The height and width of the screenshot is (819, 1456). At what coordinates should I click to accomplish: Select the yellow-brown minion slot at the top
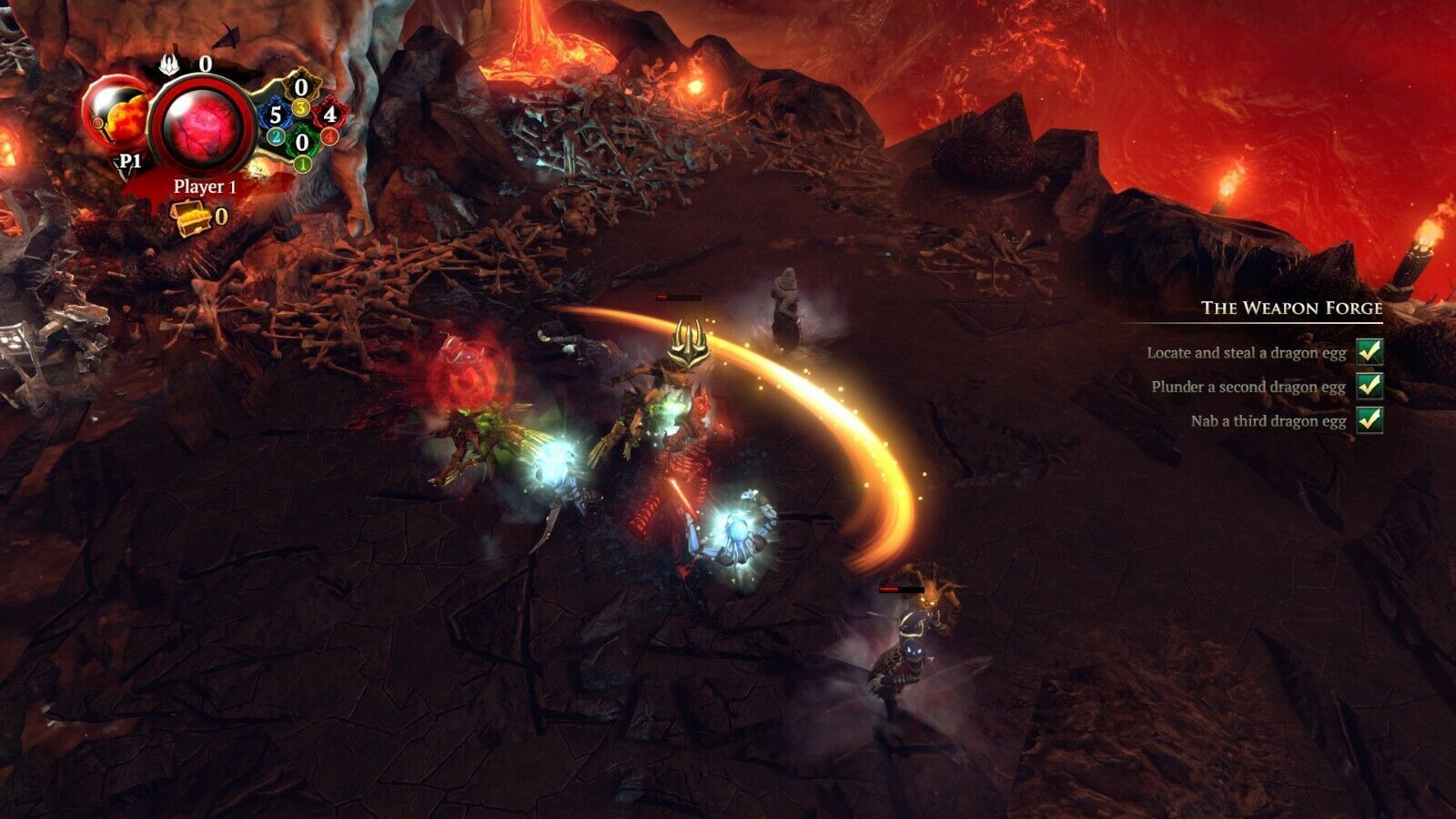(x=301, y=89)
